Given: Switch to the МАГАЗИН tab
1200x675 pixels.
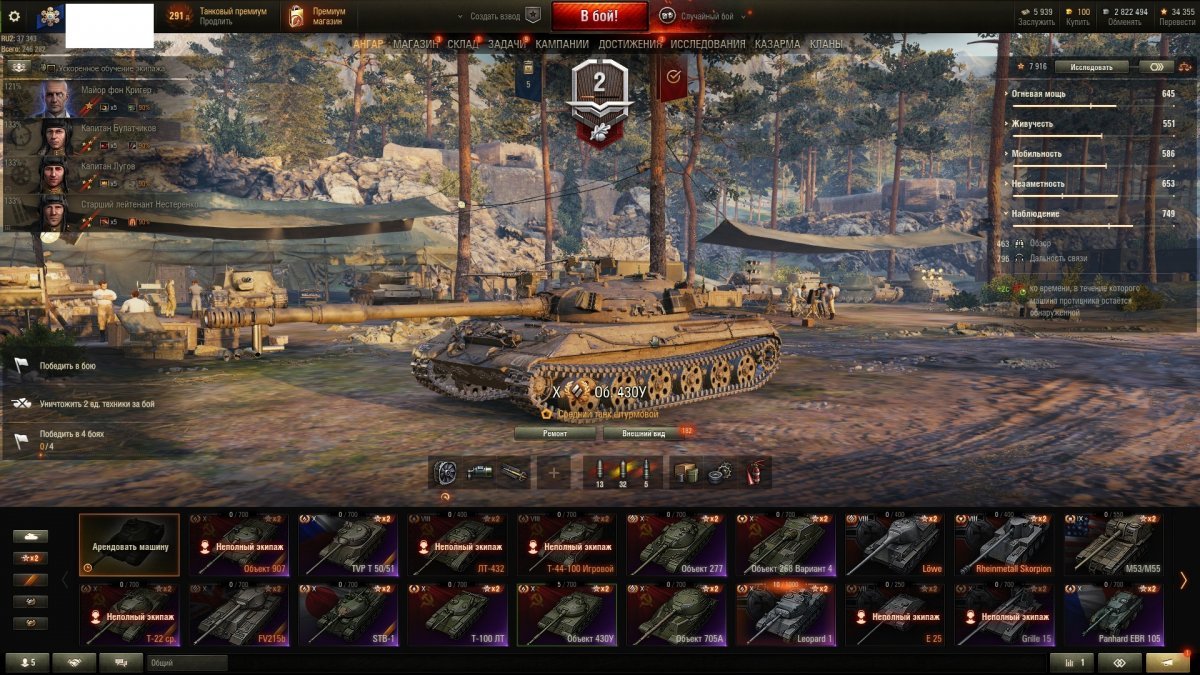Looking at the screenshot, I should (x=415, y=44).
